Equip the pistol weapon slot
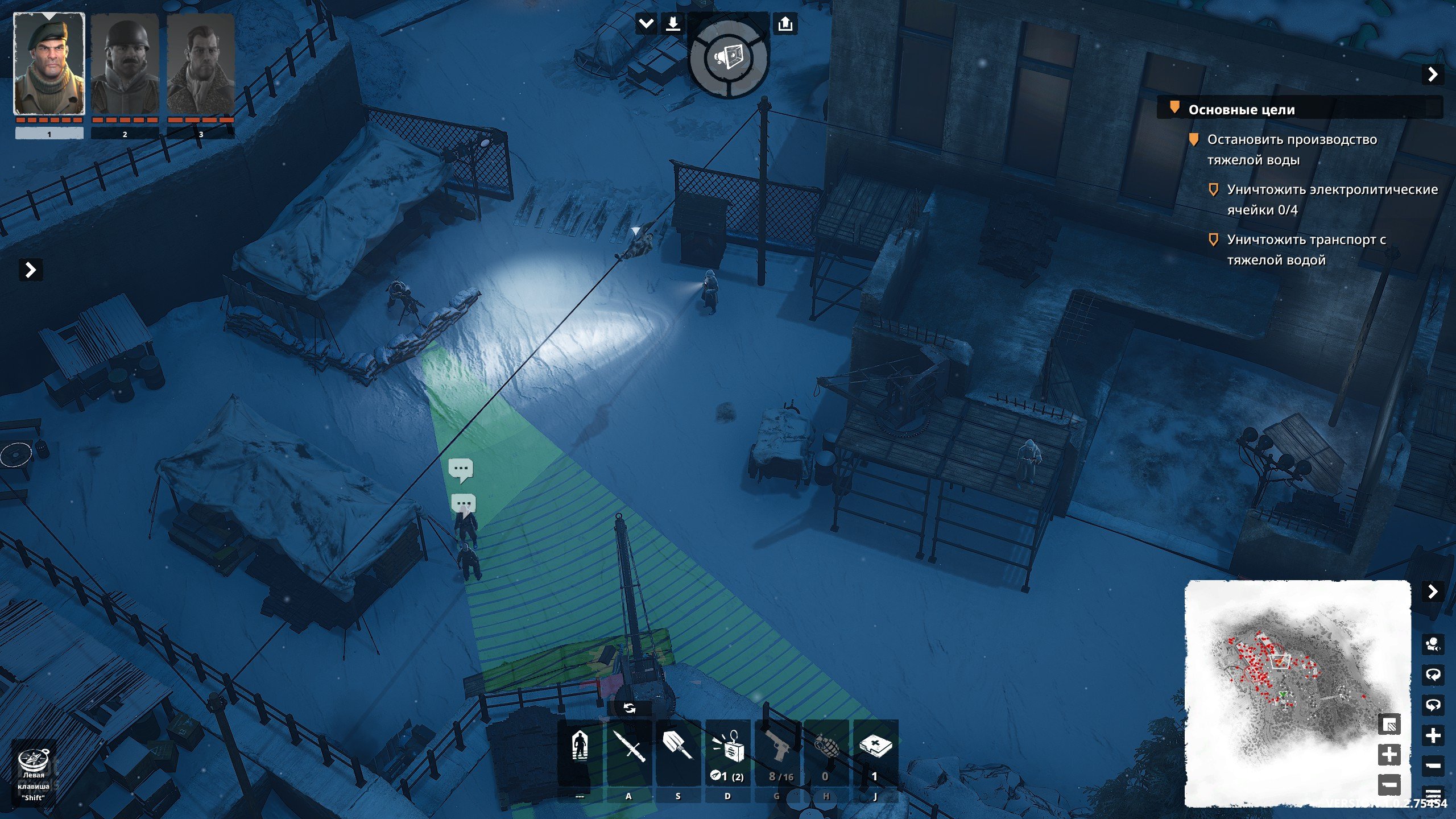This screenshot has height=819, width=1456. [777, 746]
